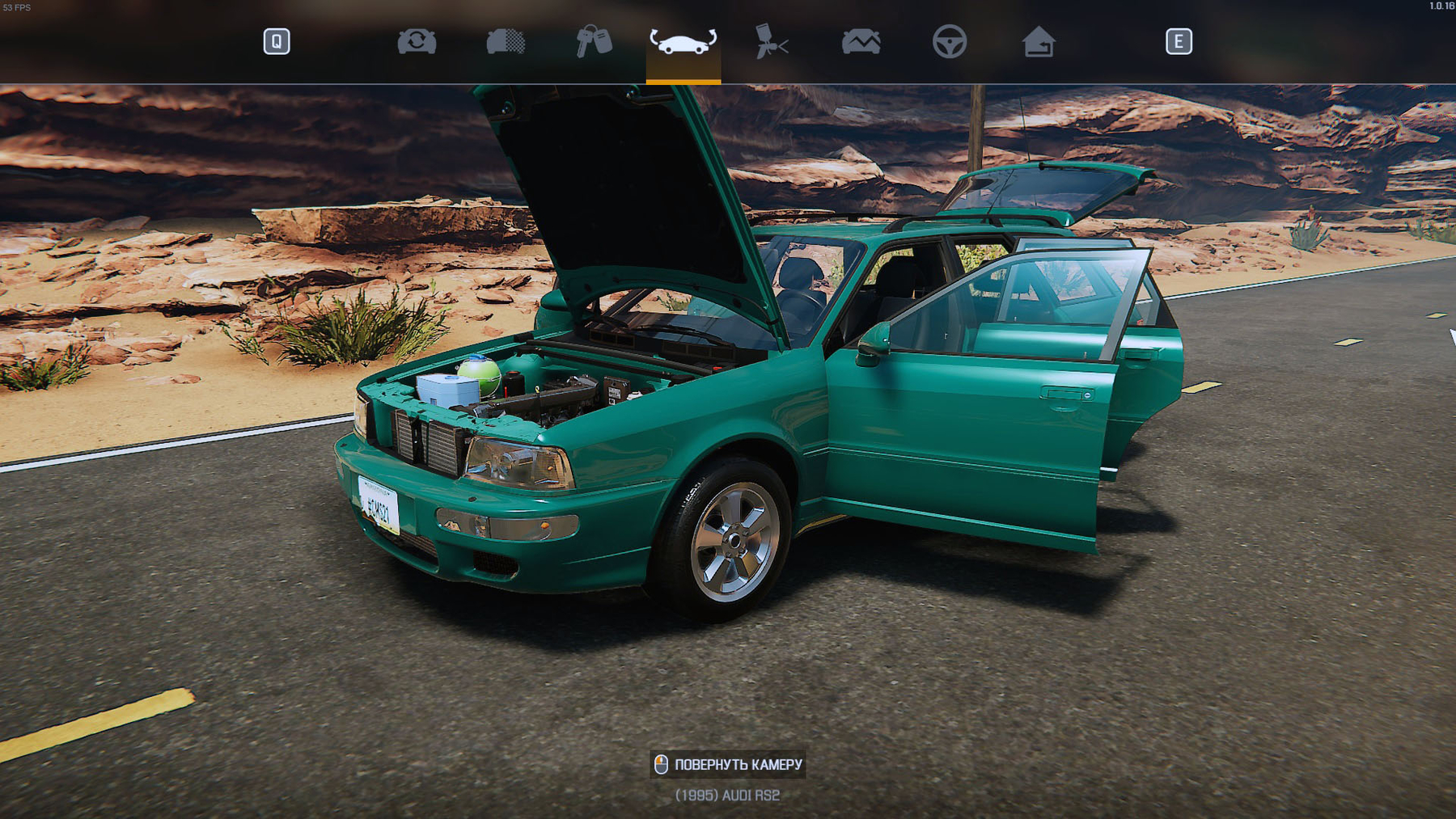
Task: Open the spray gun paint tab
Action: [x=771, y=41]
